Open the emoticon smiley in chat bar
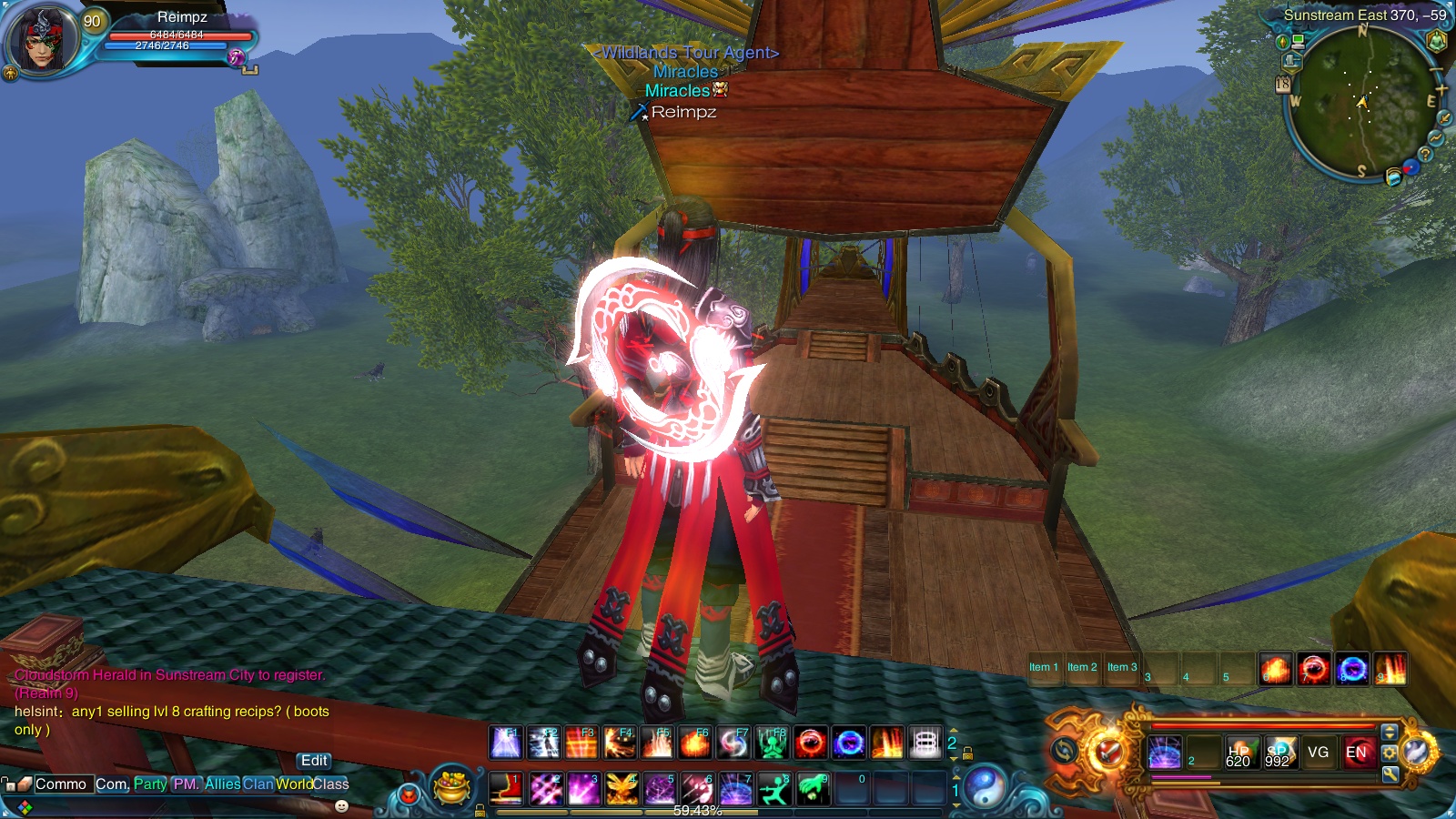This screenshot has height=819, width=1456. coord(341,806)
